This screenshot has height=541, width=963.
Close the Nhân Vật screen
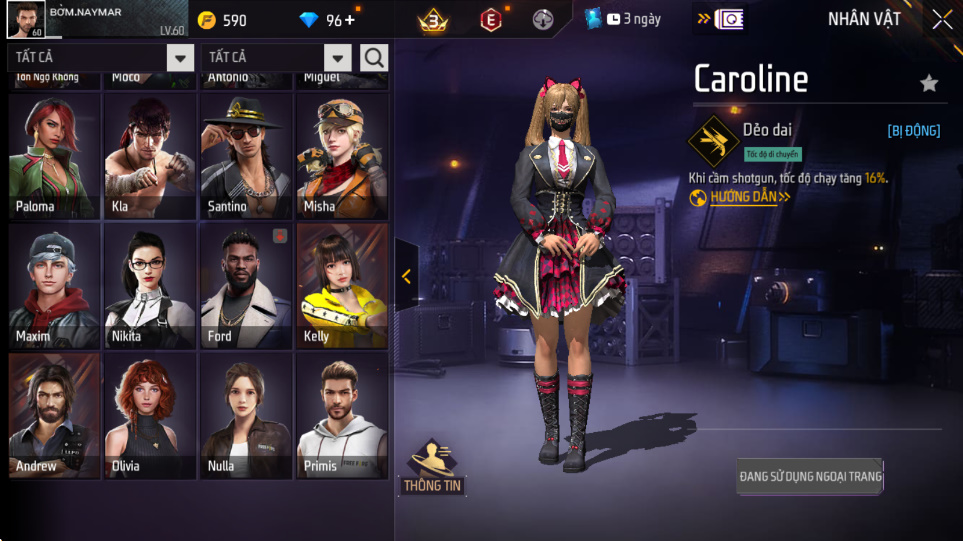[942, 19]
